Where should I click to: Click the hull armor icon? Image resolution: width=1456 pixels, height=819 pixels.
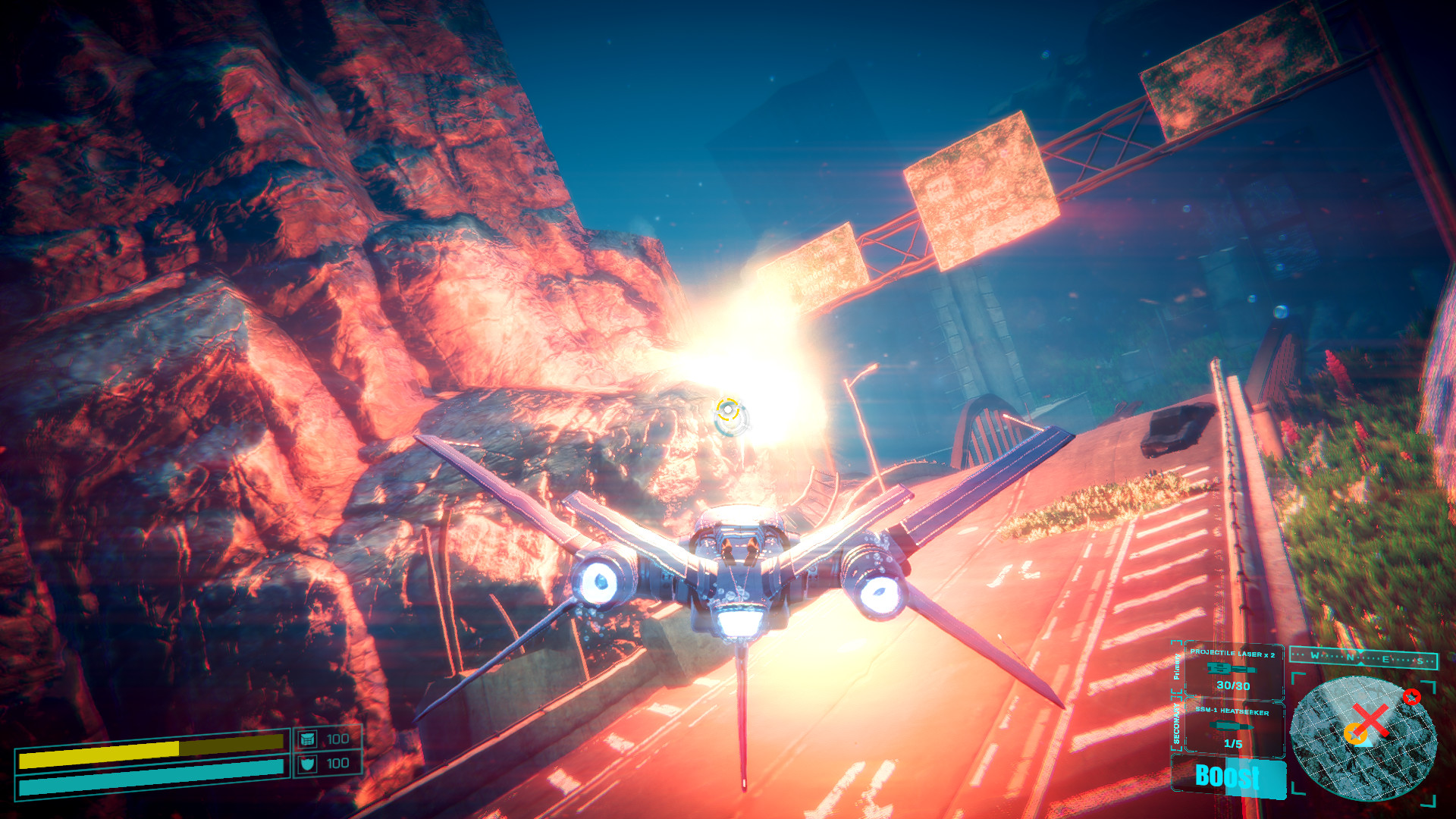point(308,739)
